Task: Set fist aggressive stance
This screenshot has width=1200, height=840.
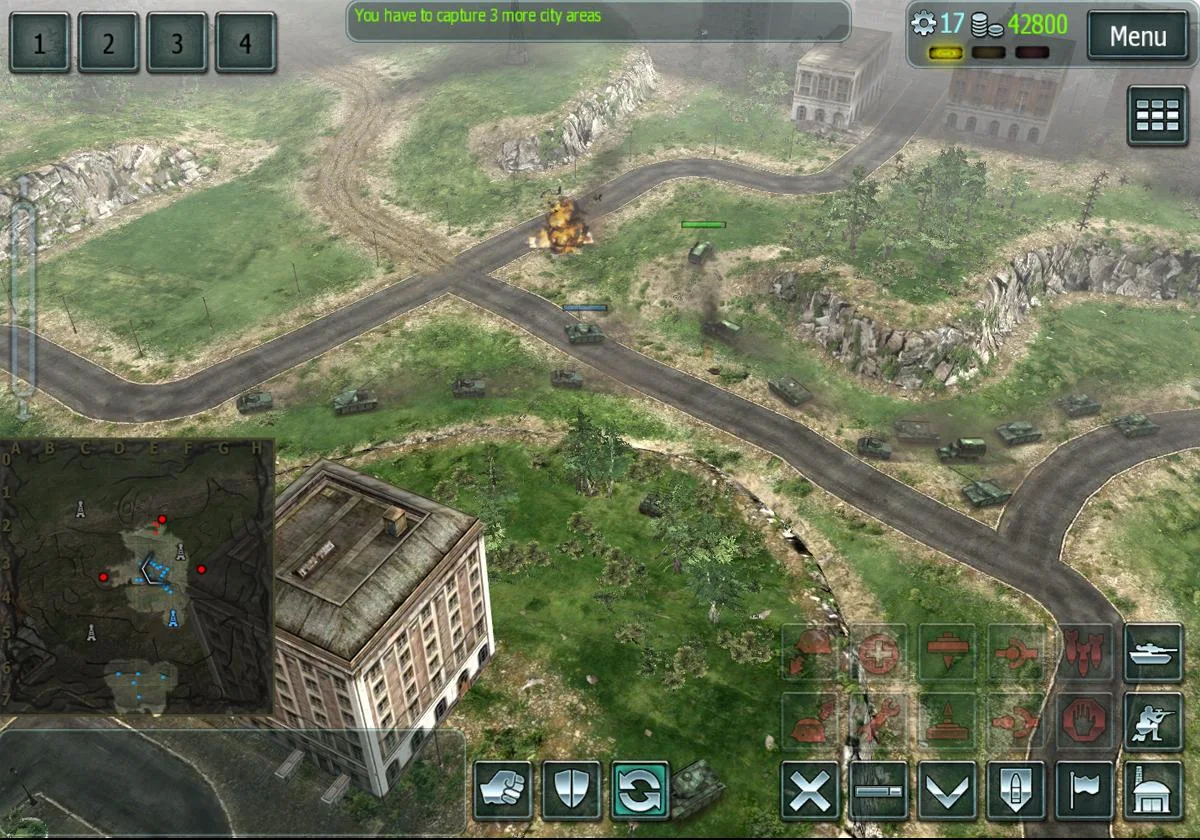Action: point(503,791)
